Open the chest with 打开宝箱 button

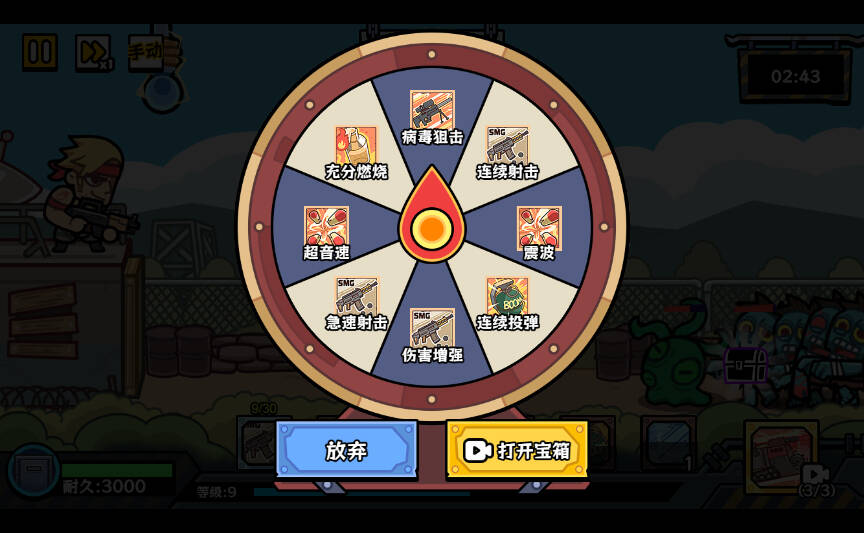517,450
